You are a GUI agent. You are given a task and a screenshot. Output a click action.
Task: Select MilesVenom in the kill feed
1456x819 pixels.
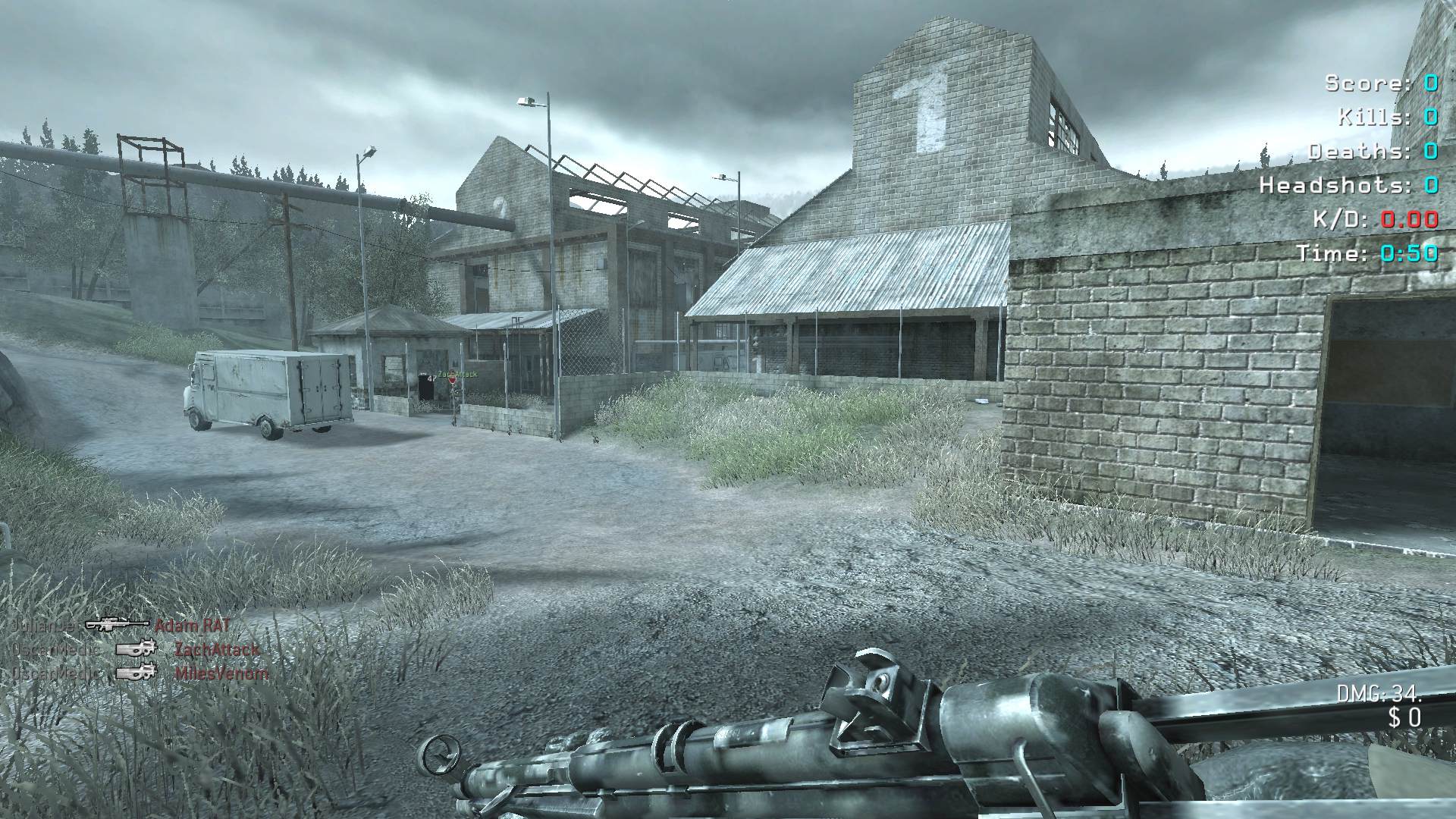point(221,673)
